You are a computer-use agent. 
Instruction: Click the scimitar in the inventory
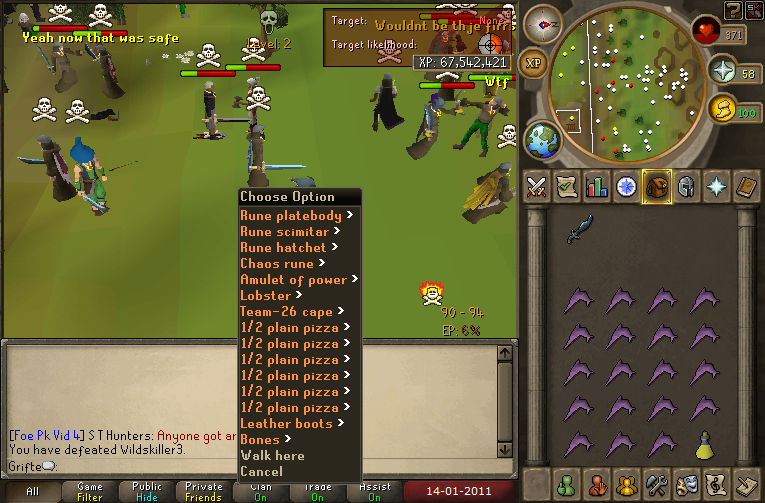coord(579,229)
